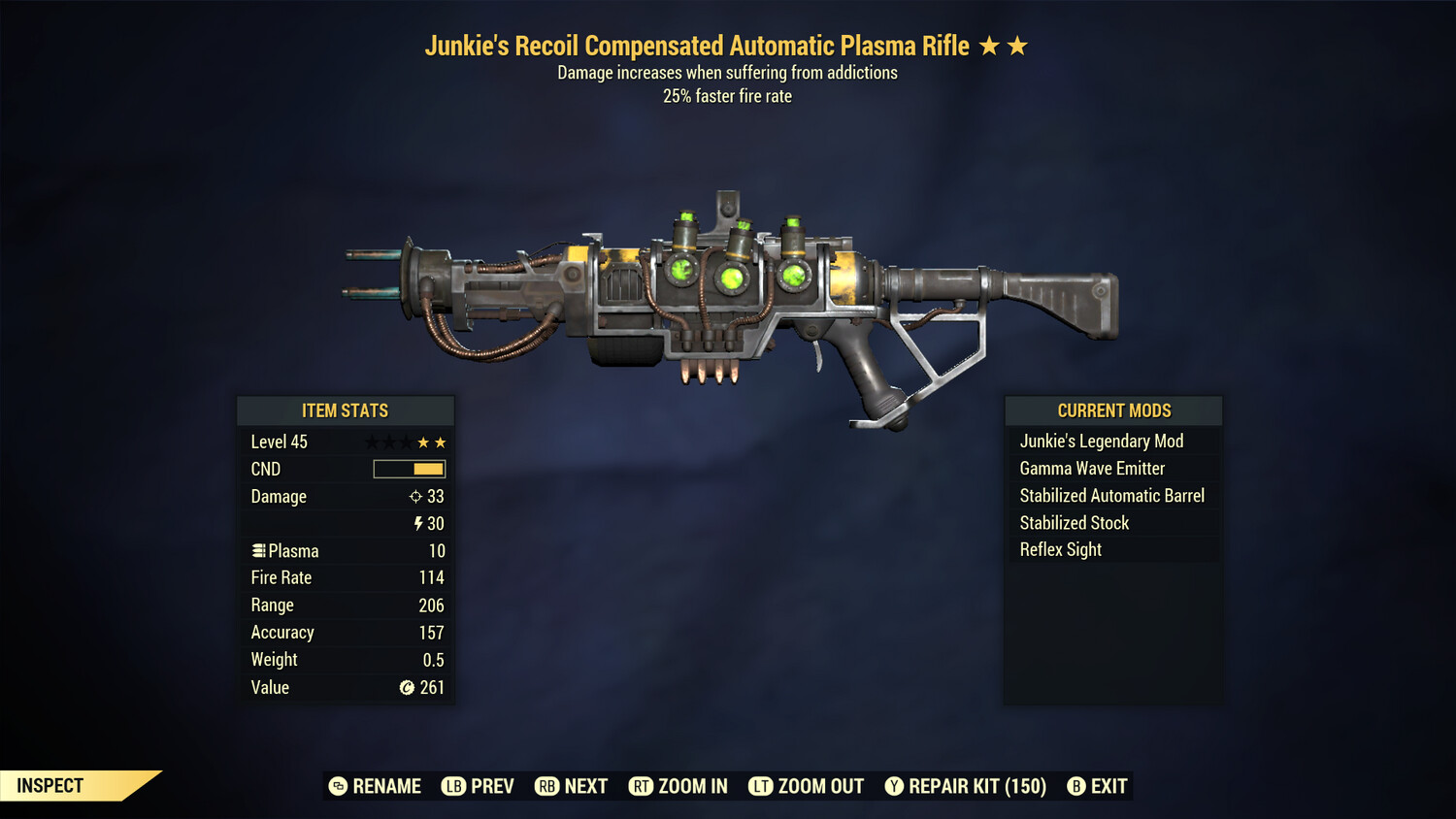1456x819 pixels.
Task: Select the INSPECT tab
Action: tap(49, 786)
